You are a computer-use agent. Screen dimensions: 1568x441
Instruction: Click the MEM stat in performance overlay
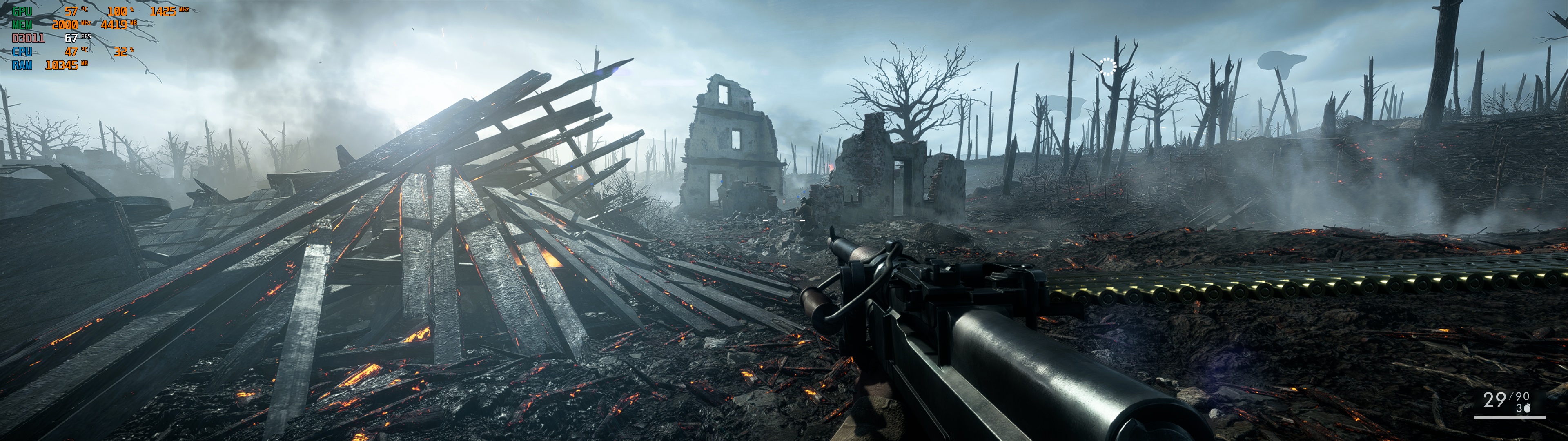22,25
